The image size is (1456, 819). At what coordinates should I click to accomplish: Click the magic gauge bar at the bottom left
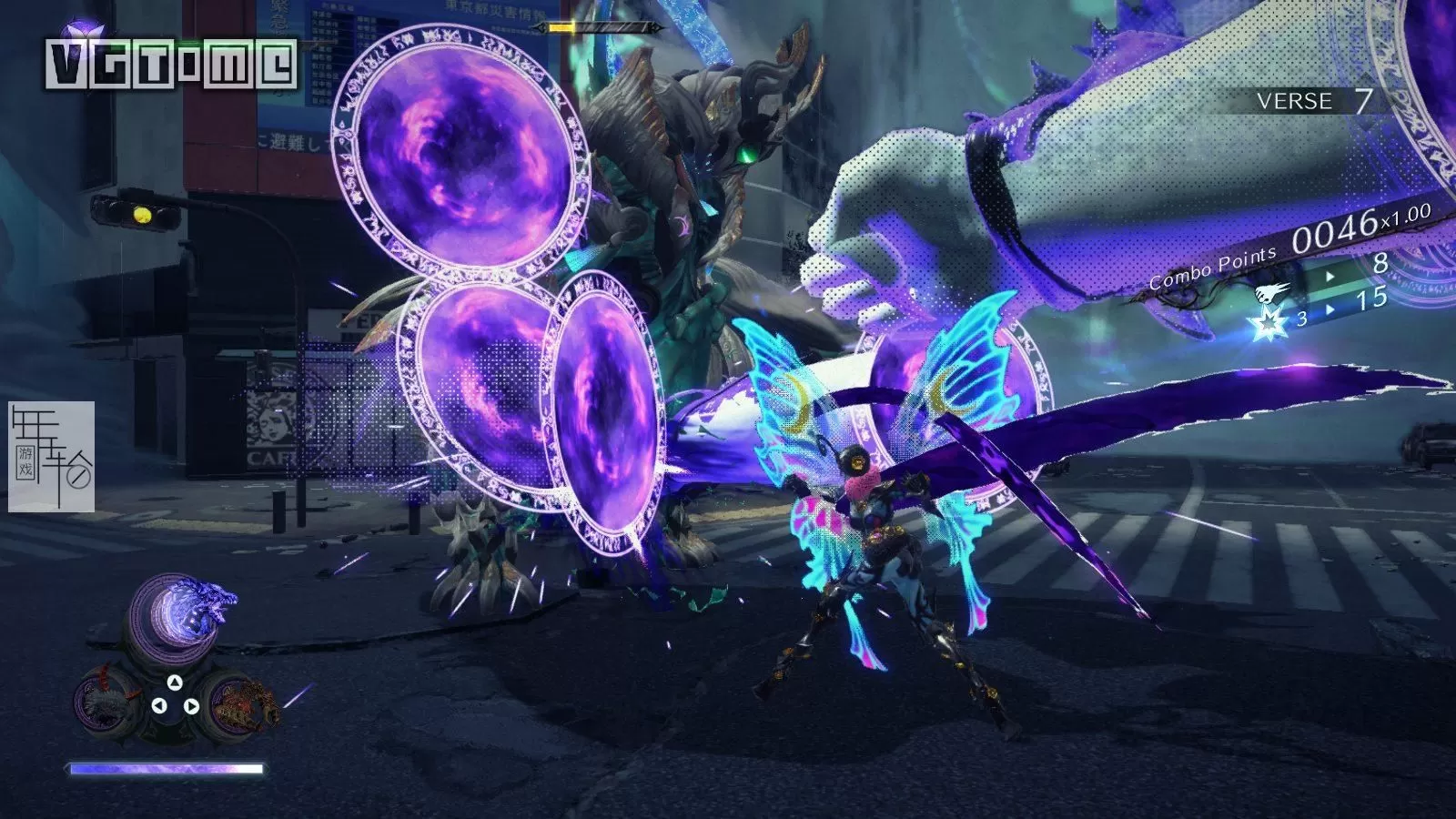(165, 768)
